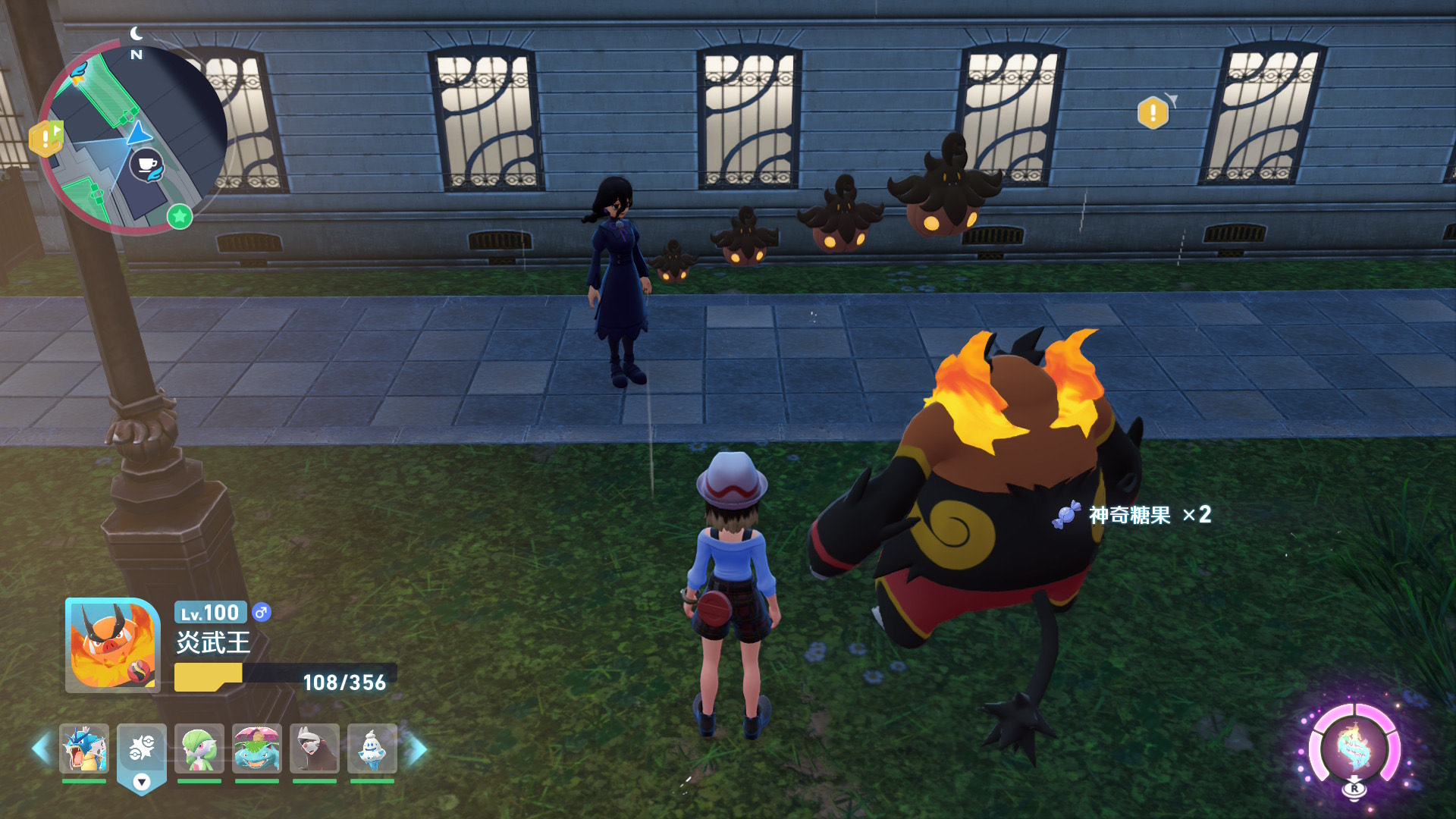1456x819 pixels.
Task: Choose Gyarados in the party bar
Action: 84,748
